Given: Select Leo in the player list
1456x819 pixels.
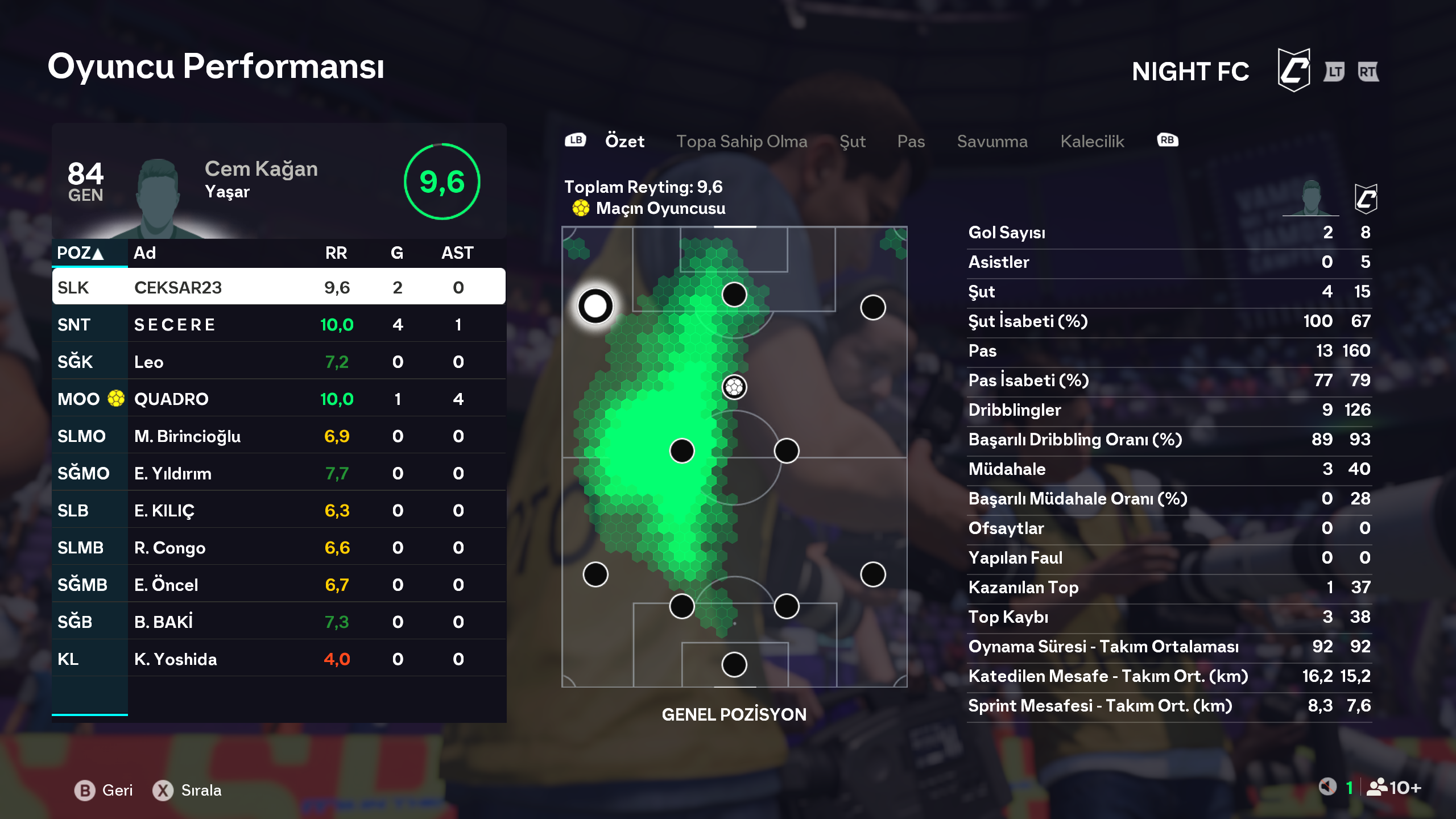Looking at the screenshot, I should (279, 362).
